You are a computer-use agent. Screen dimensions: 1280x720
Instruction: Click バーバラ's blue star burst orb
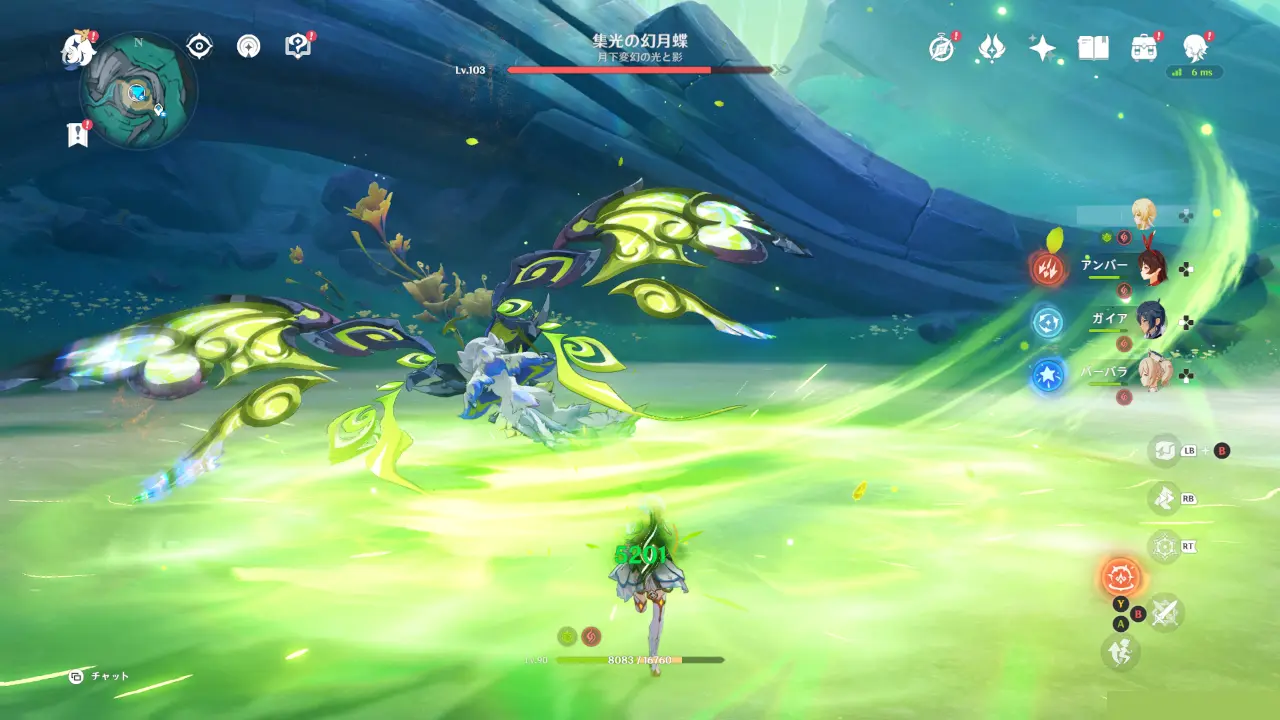click(x=1049, y=375)
